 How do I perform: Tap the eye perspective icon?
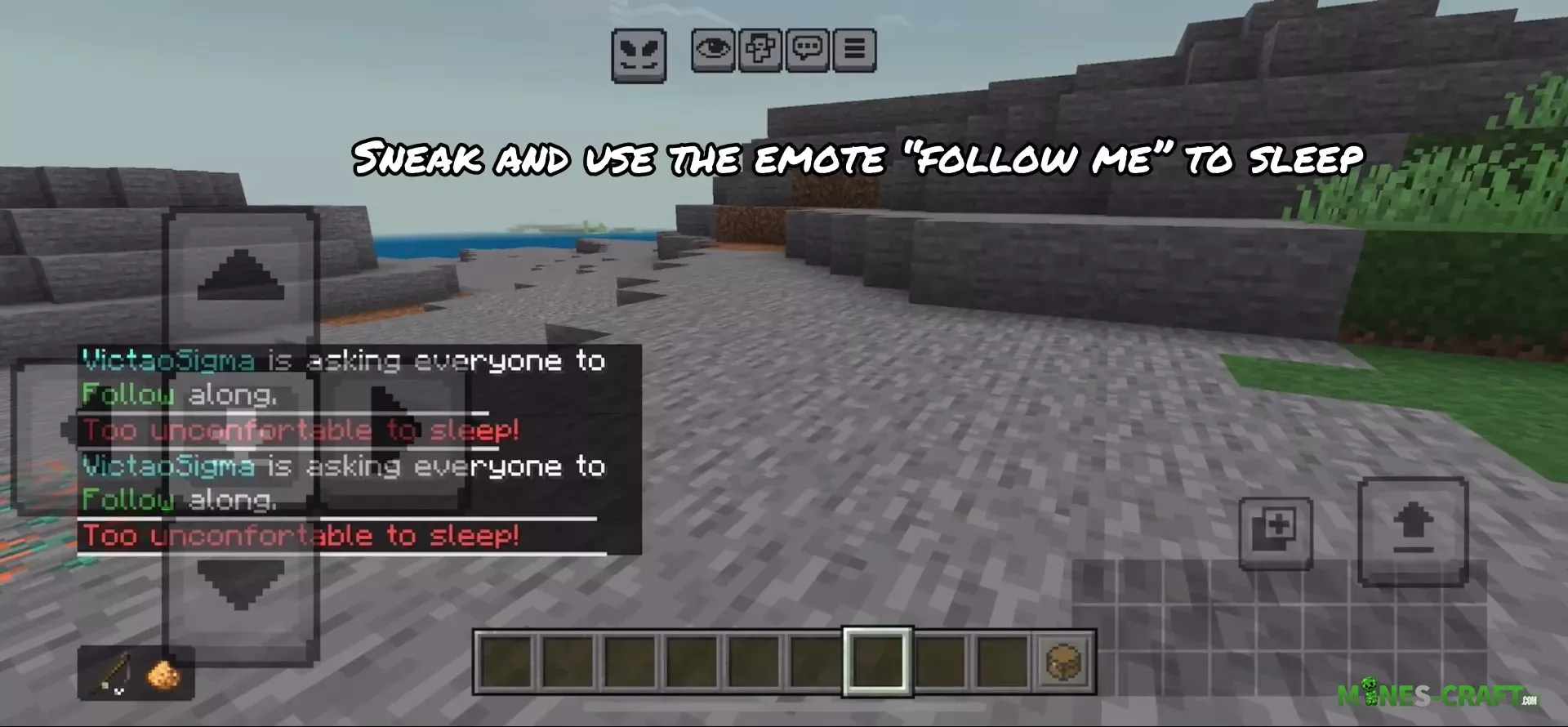714,51
